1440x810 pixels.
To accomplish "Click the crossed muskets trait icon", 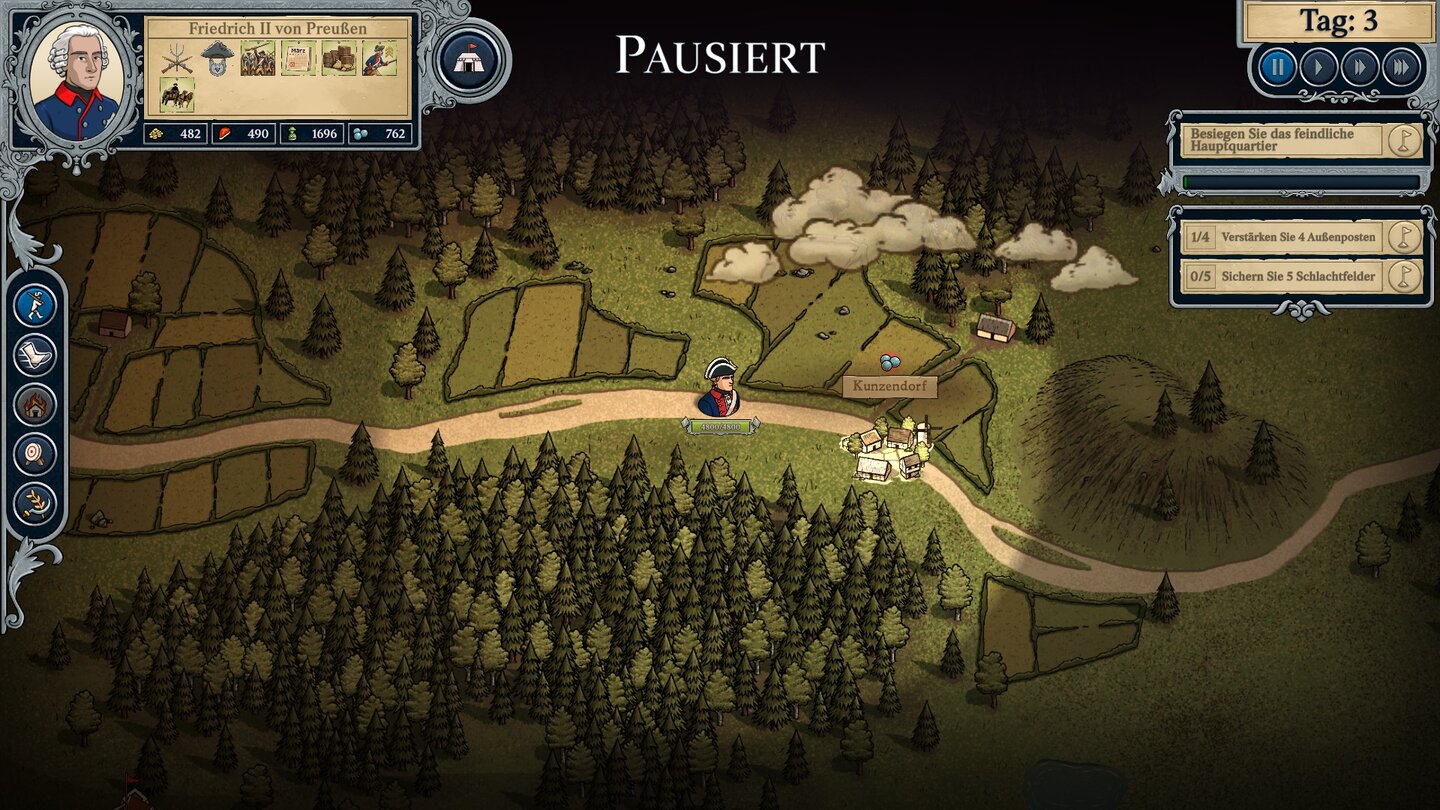I will 177,59.
